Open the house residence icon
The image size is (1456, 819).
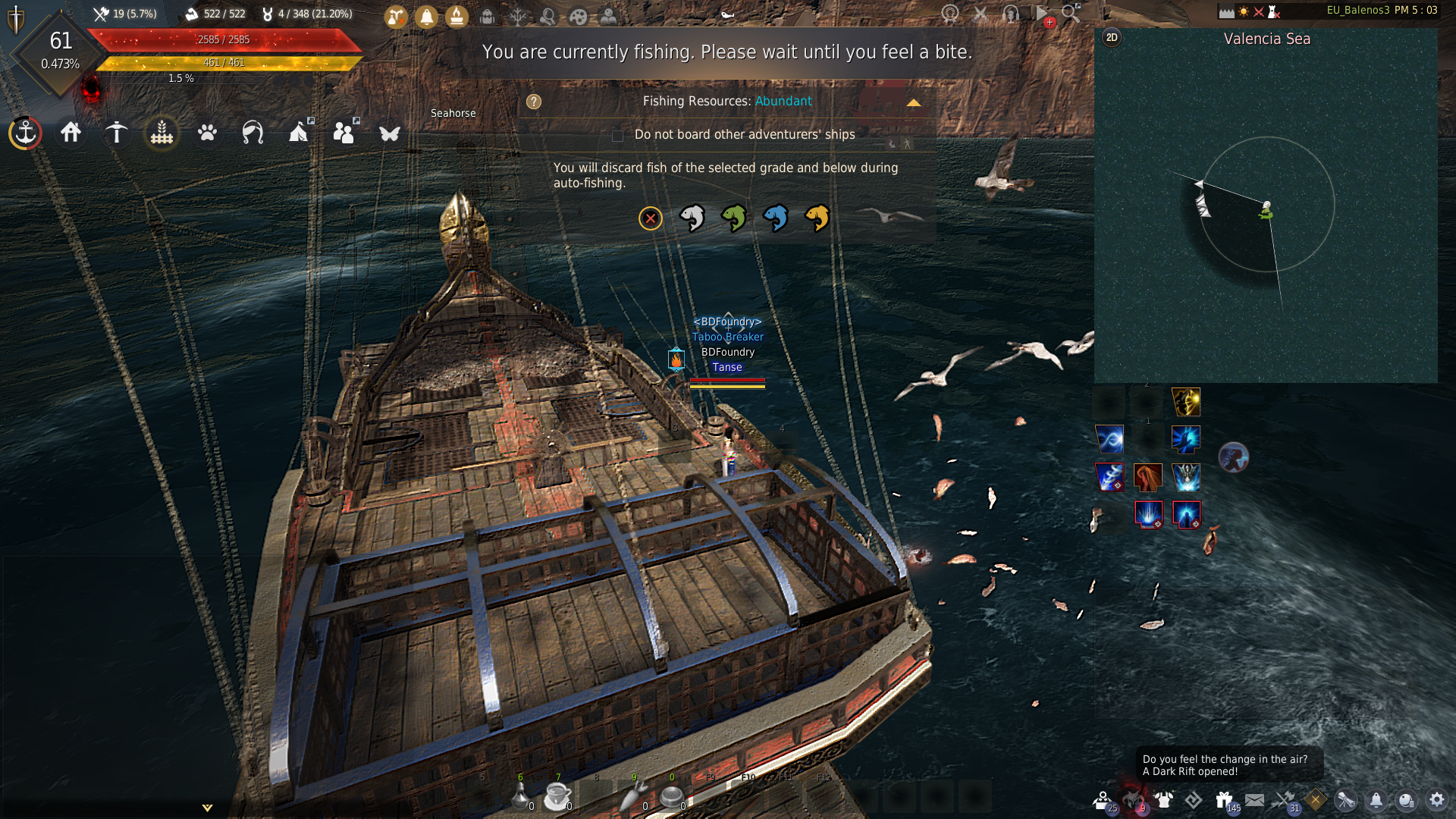point(71,133)
